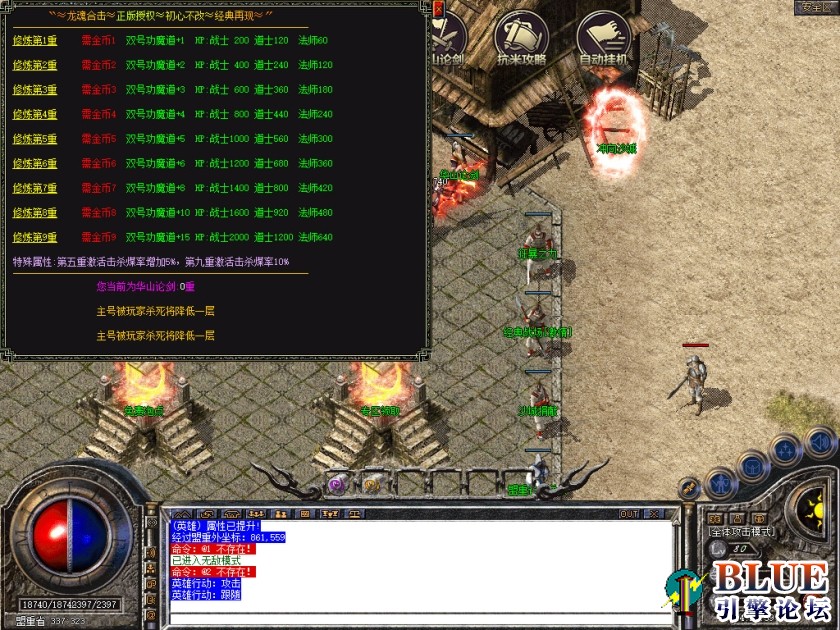Click the 修炼第3重 training option

coord(35,90)
